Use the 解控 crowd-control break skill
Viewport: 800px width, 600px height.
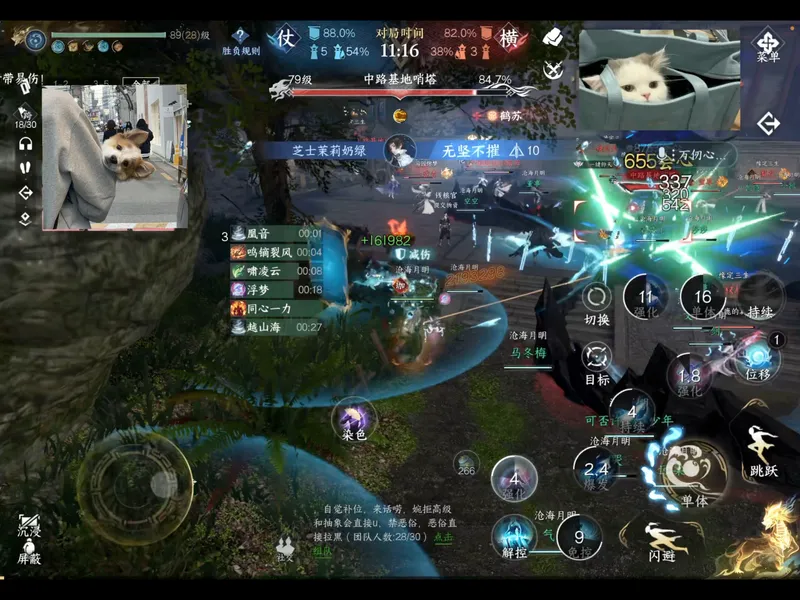pos(515,534)
